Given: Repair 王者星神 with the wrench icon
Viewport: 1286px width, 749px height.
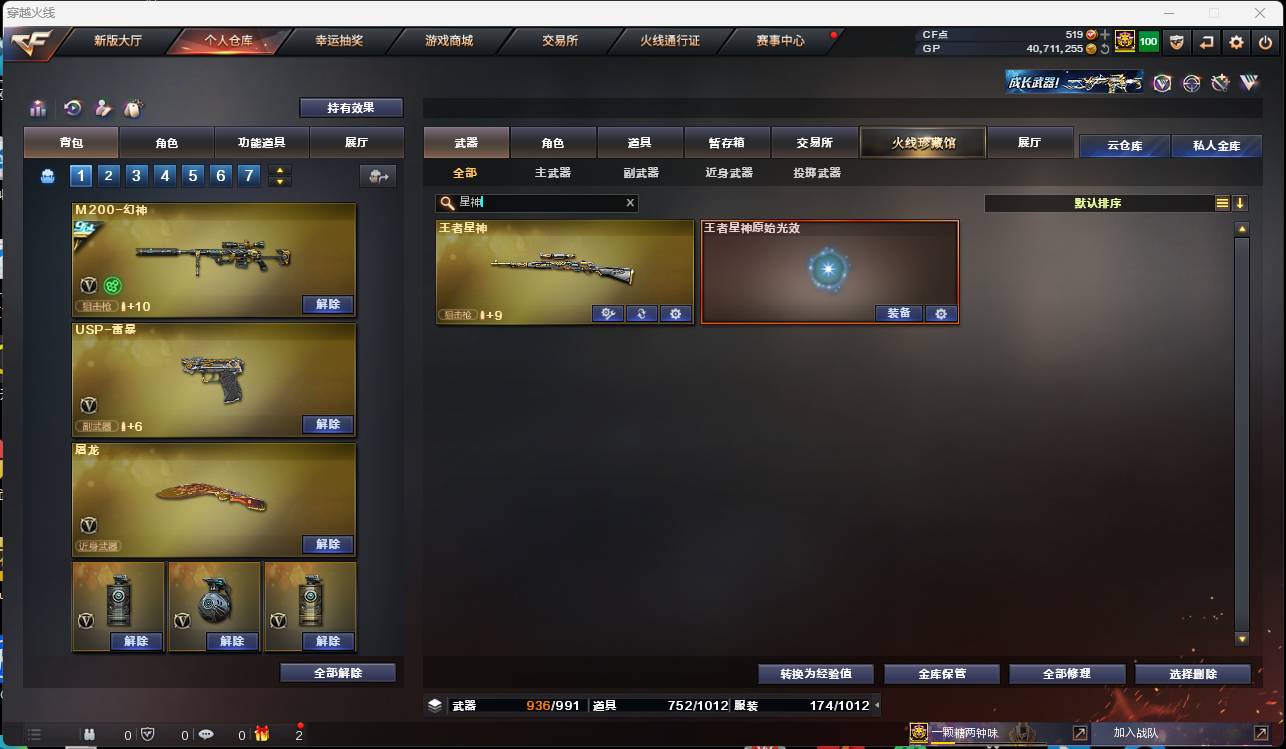Looking at the screenshot, I should coord(608,313).
